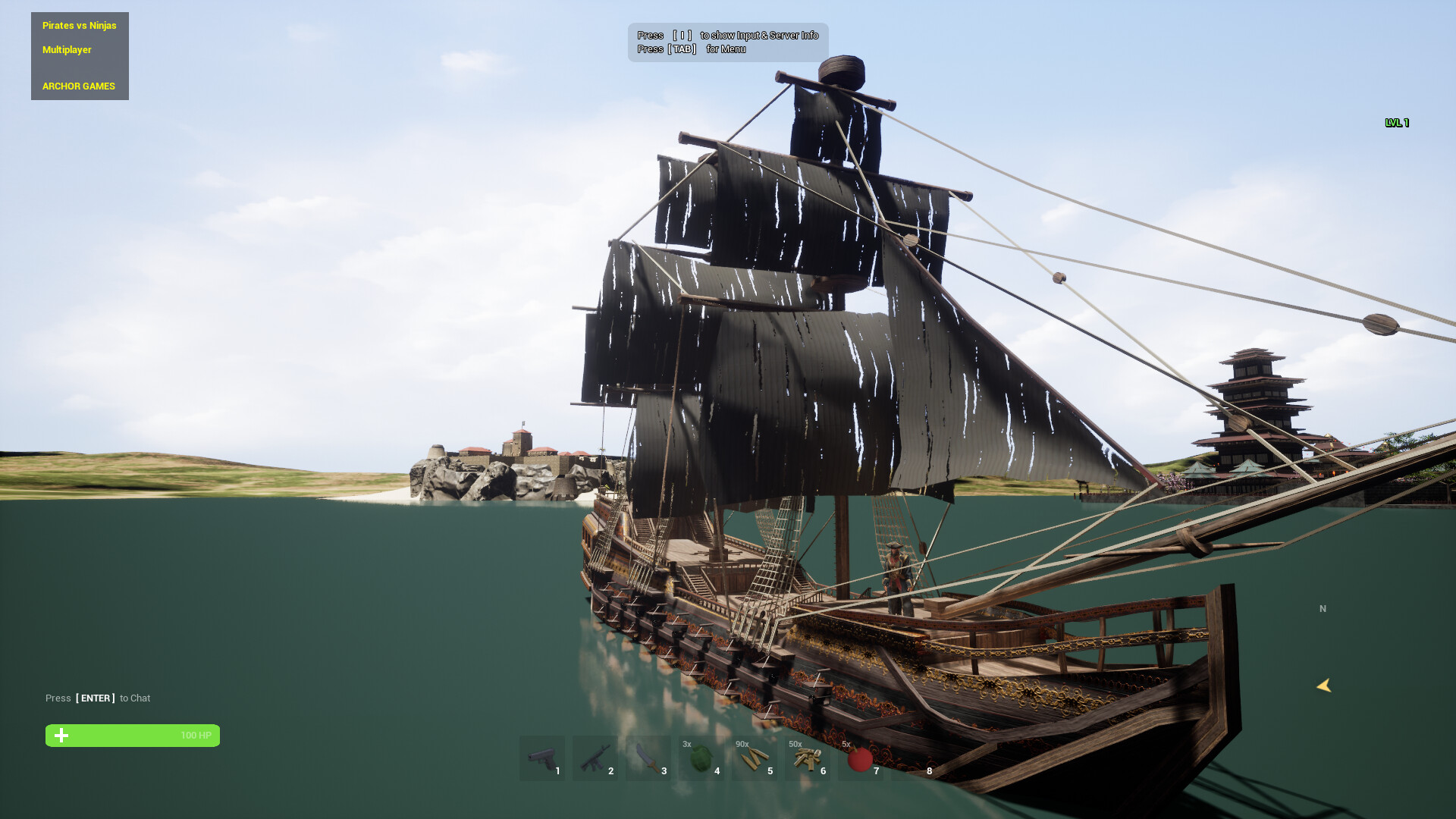Toggle the compass N marker
This screenshot has width=1456, height=819.
[x=1323, y=608]
